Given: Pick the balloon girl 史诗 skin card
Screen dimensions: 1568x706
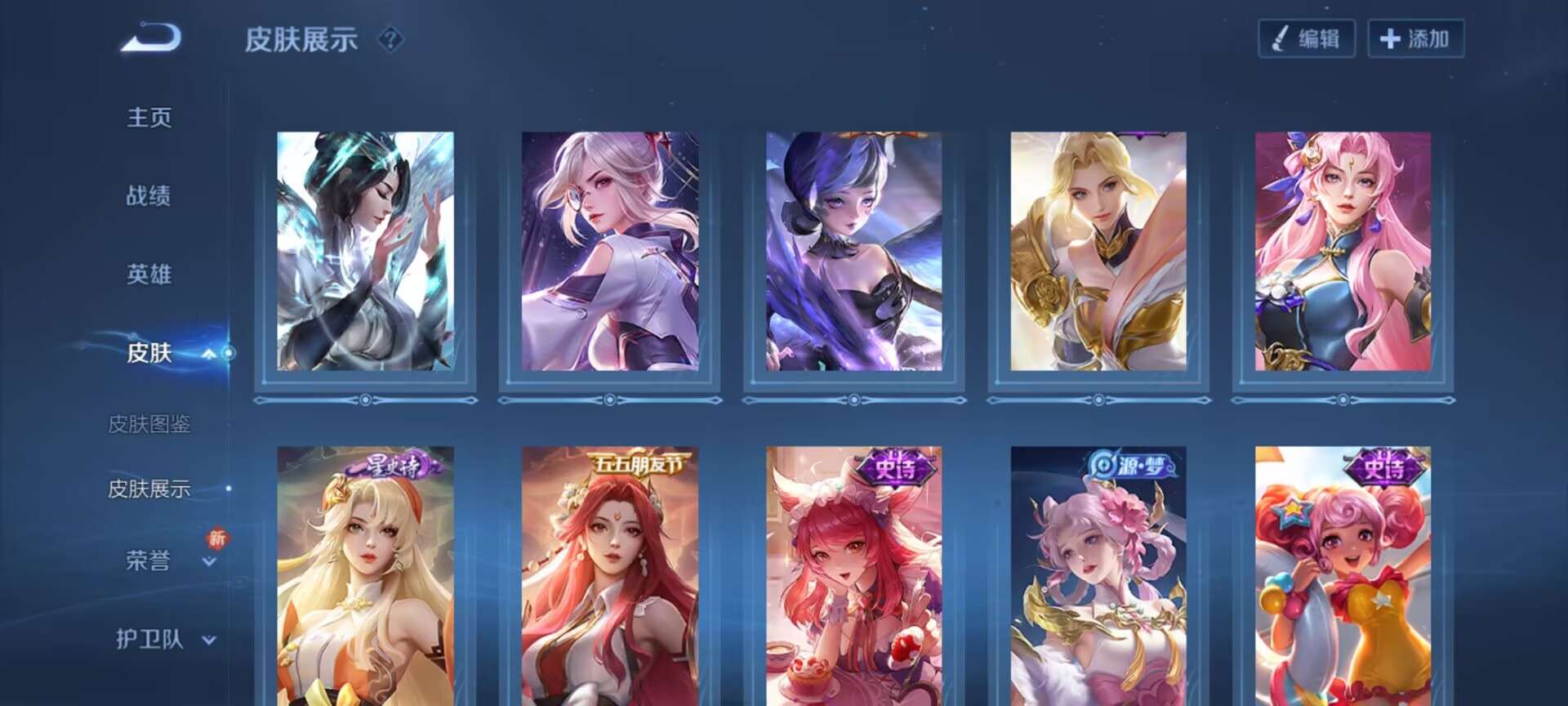Looking at the screenshot, I should 1343,576.
